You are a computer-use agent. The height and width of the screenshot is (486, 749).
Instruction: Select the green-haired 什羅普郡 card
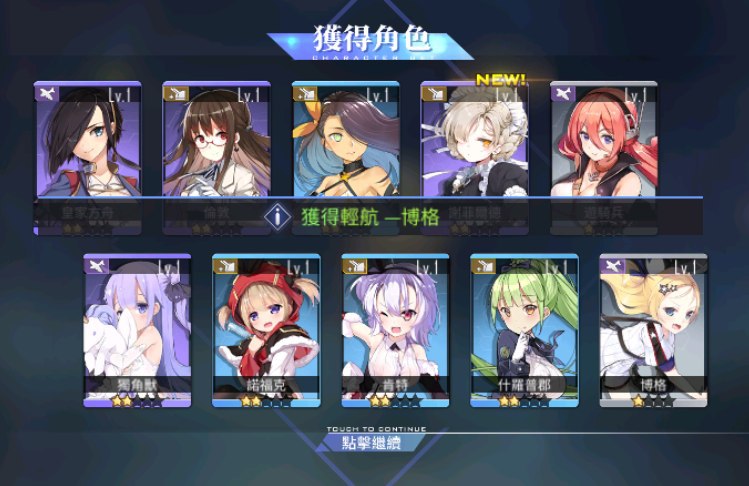coord(524,330)
